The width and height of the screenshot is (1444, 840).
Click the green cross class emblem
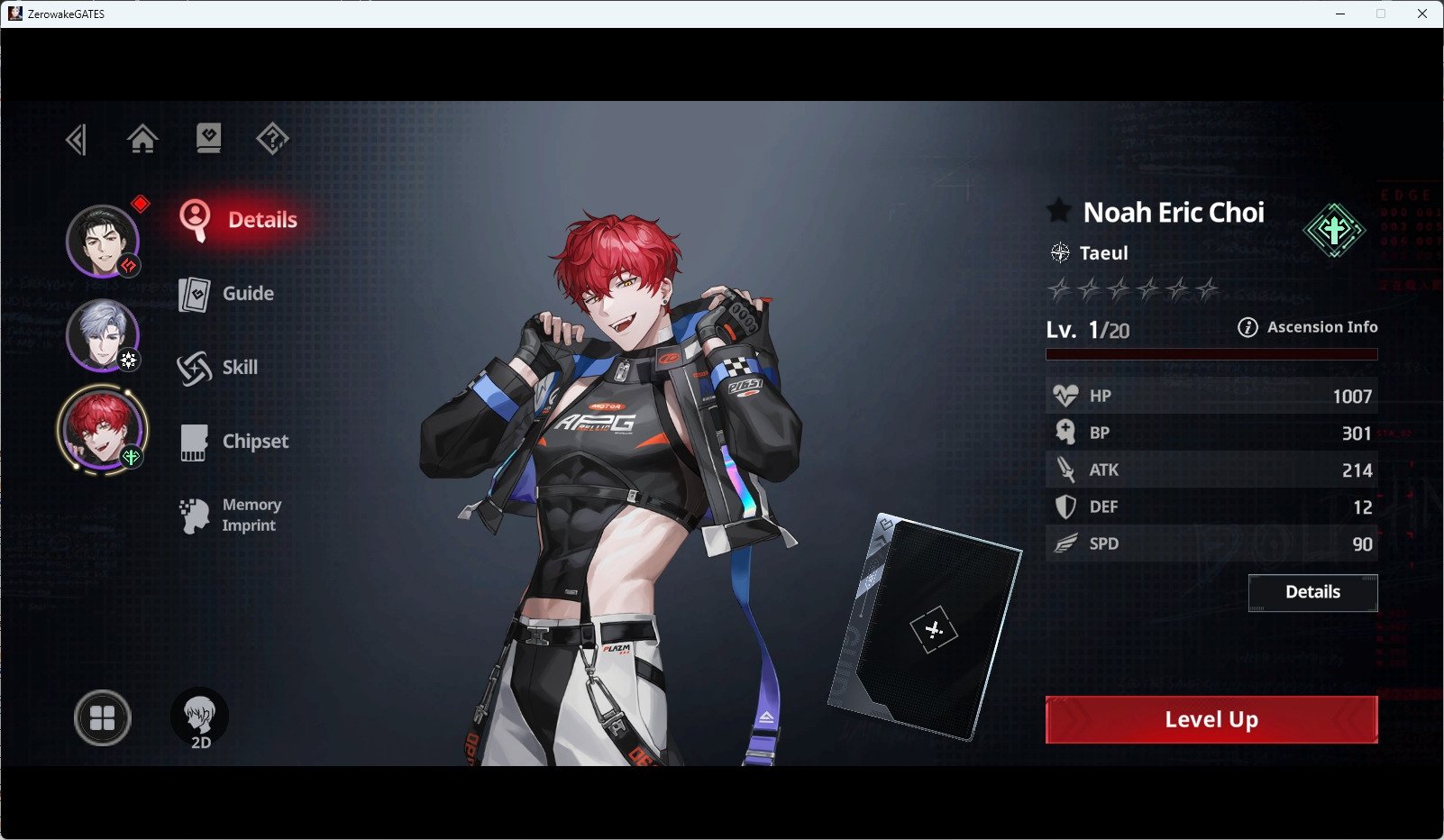tap(1334, 230)
